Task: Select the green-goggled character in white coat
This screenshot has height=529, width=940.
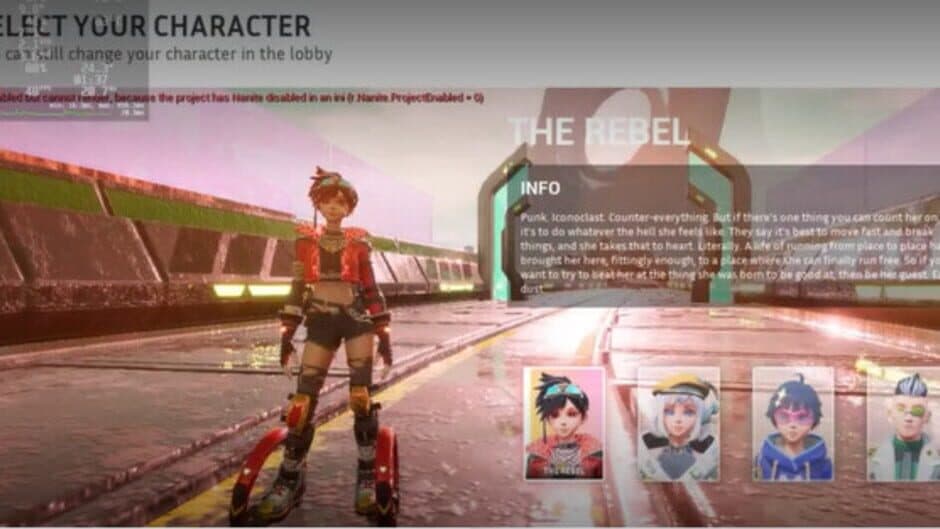Action: 904,423
